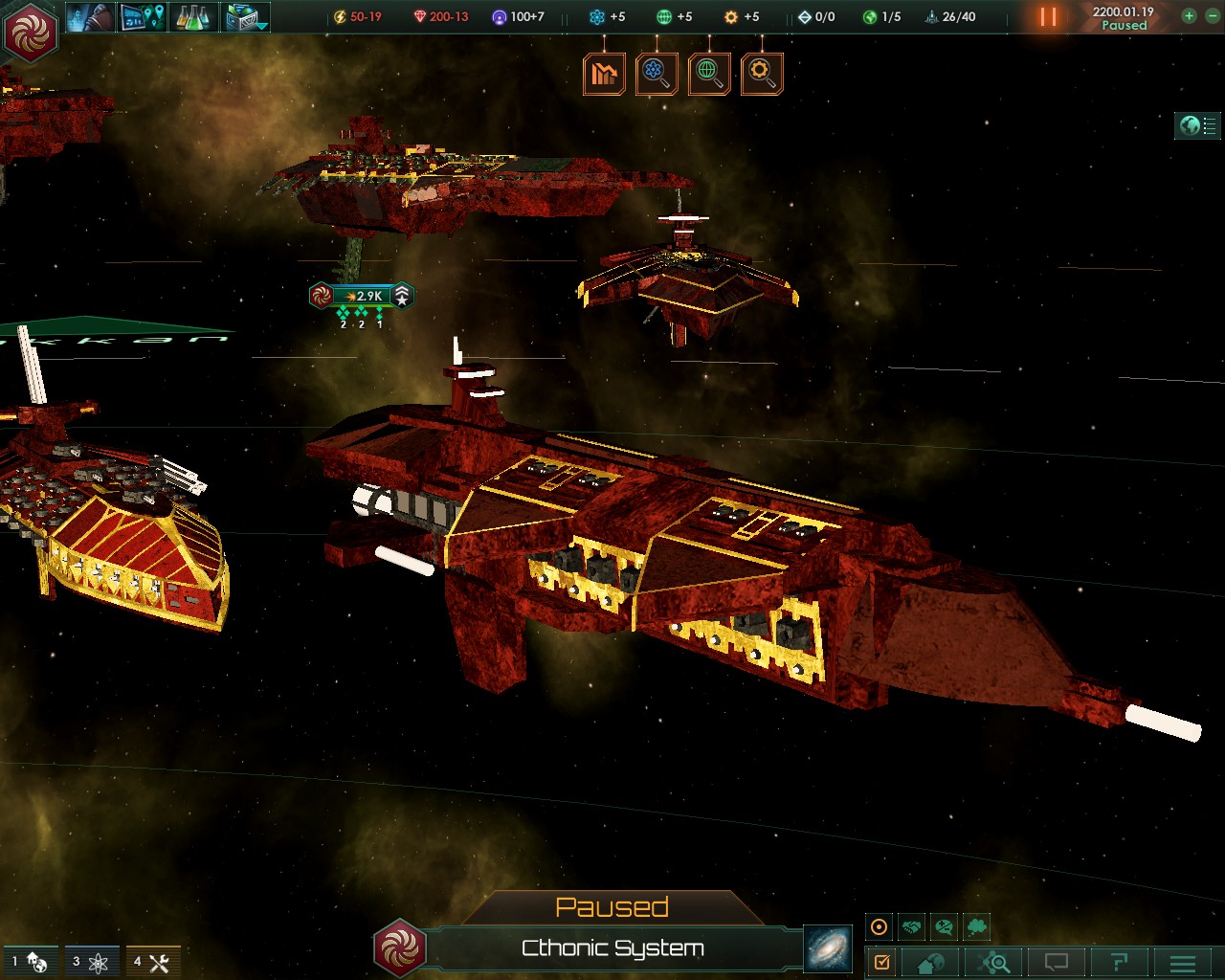Open the Diplomacy handshake icon in the outliner

coord(910,925)
